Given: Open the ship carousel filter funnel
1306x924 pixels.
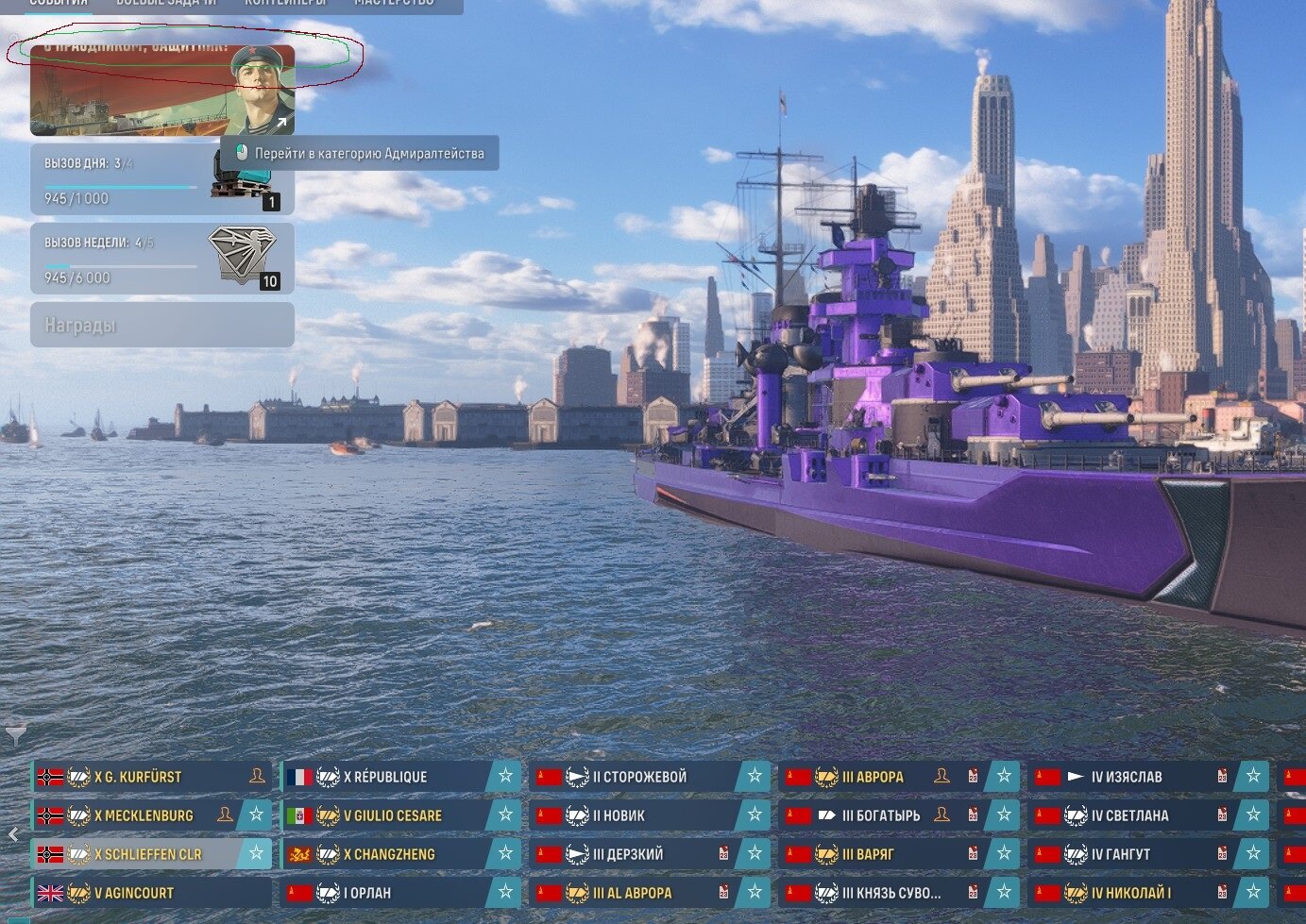Looking at the screenshot, I should point(16,734).
